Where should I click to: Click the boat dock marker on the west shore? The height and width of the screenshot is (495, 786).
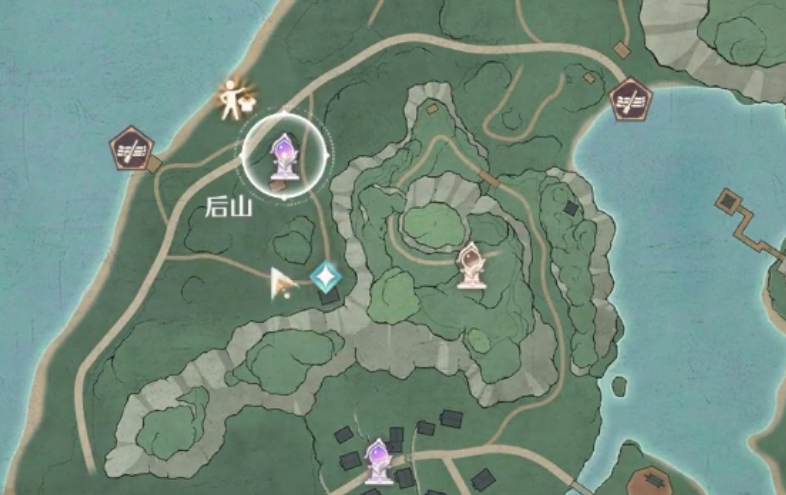point(131,148)
